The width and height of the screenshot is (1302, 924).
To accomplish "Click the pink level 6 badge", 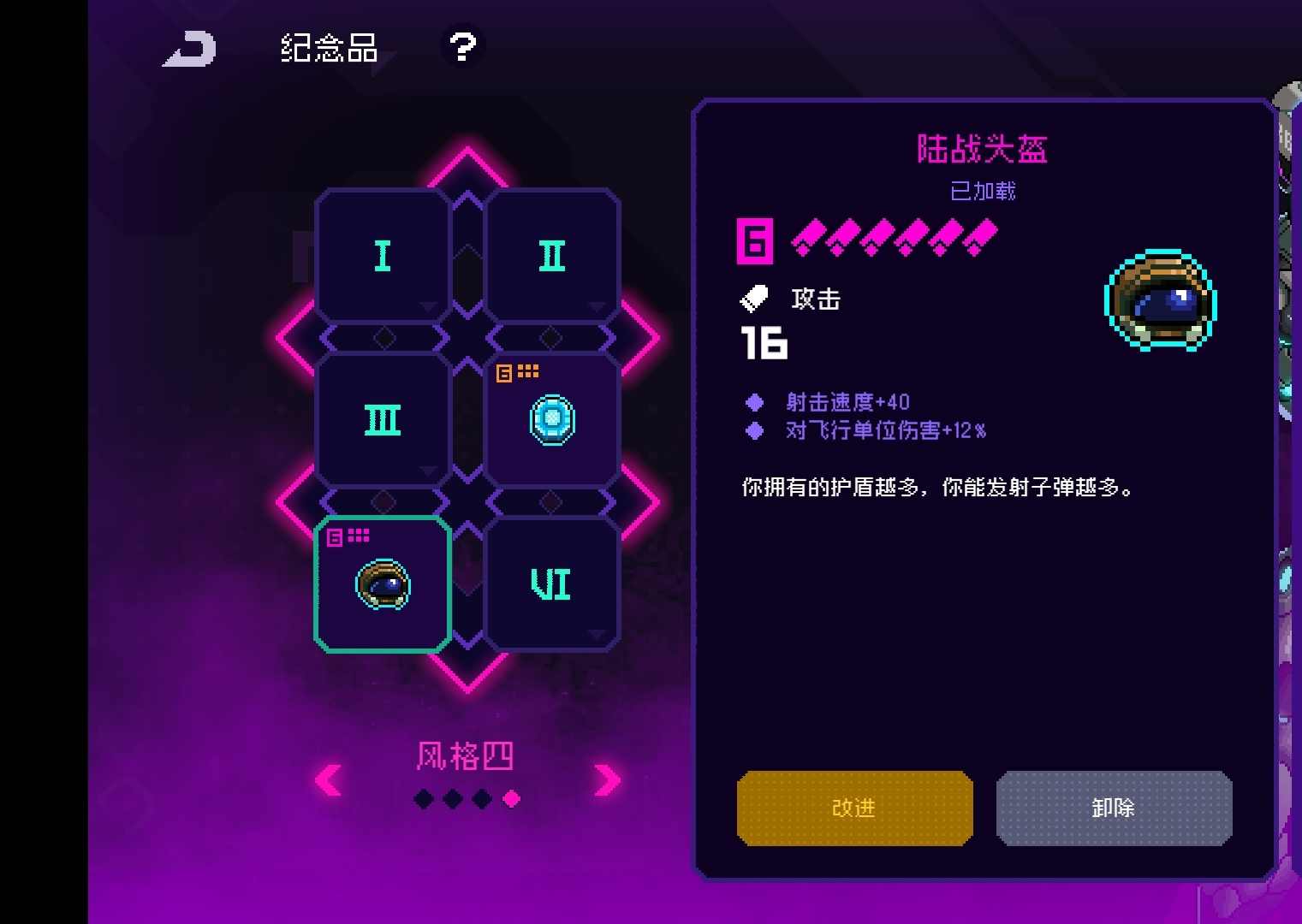I will click(x=754, y=240).
